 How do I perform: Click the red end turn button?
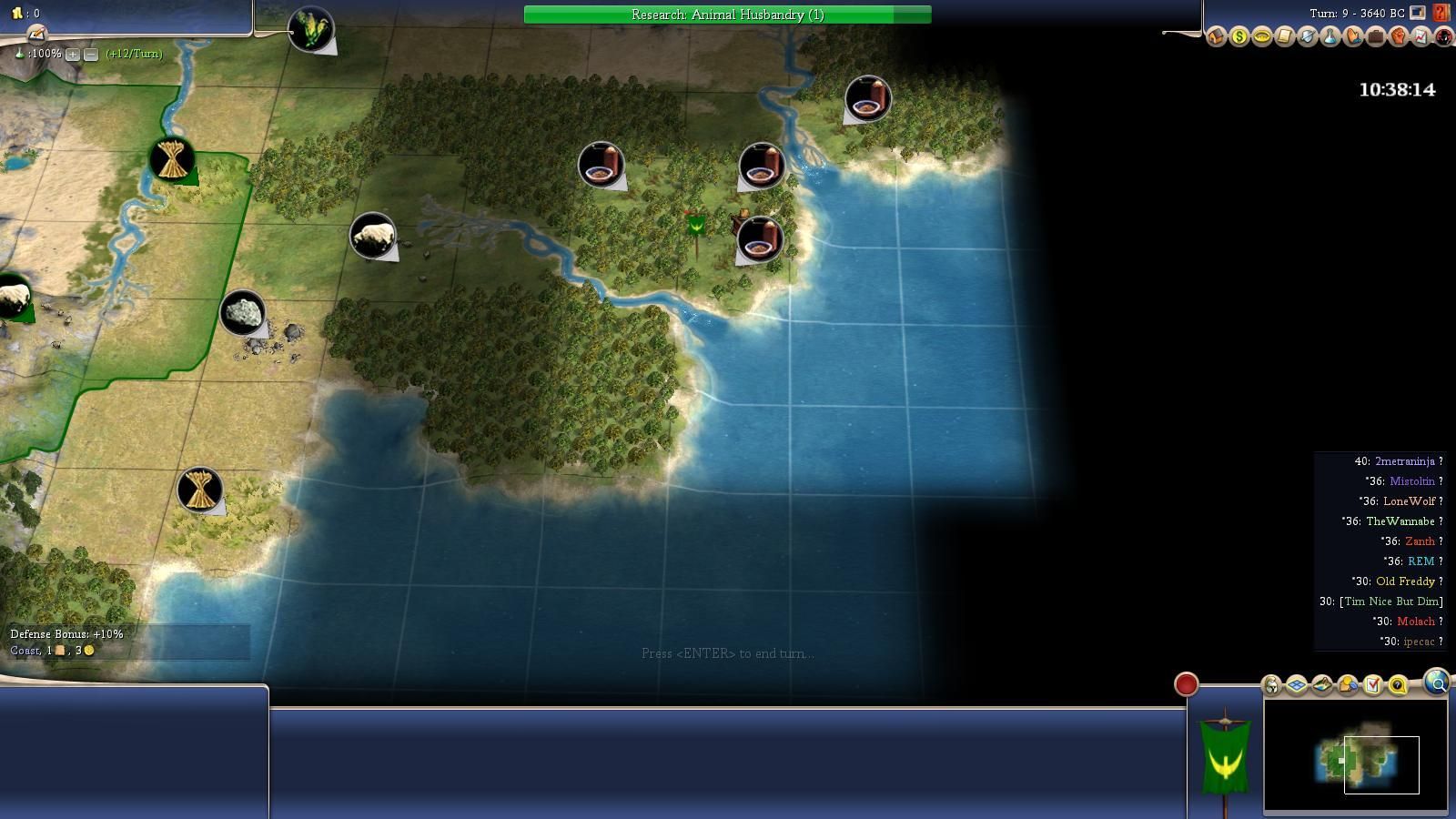pyautogui.click(x=1186, y=684)
